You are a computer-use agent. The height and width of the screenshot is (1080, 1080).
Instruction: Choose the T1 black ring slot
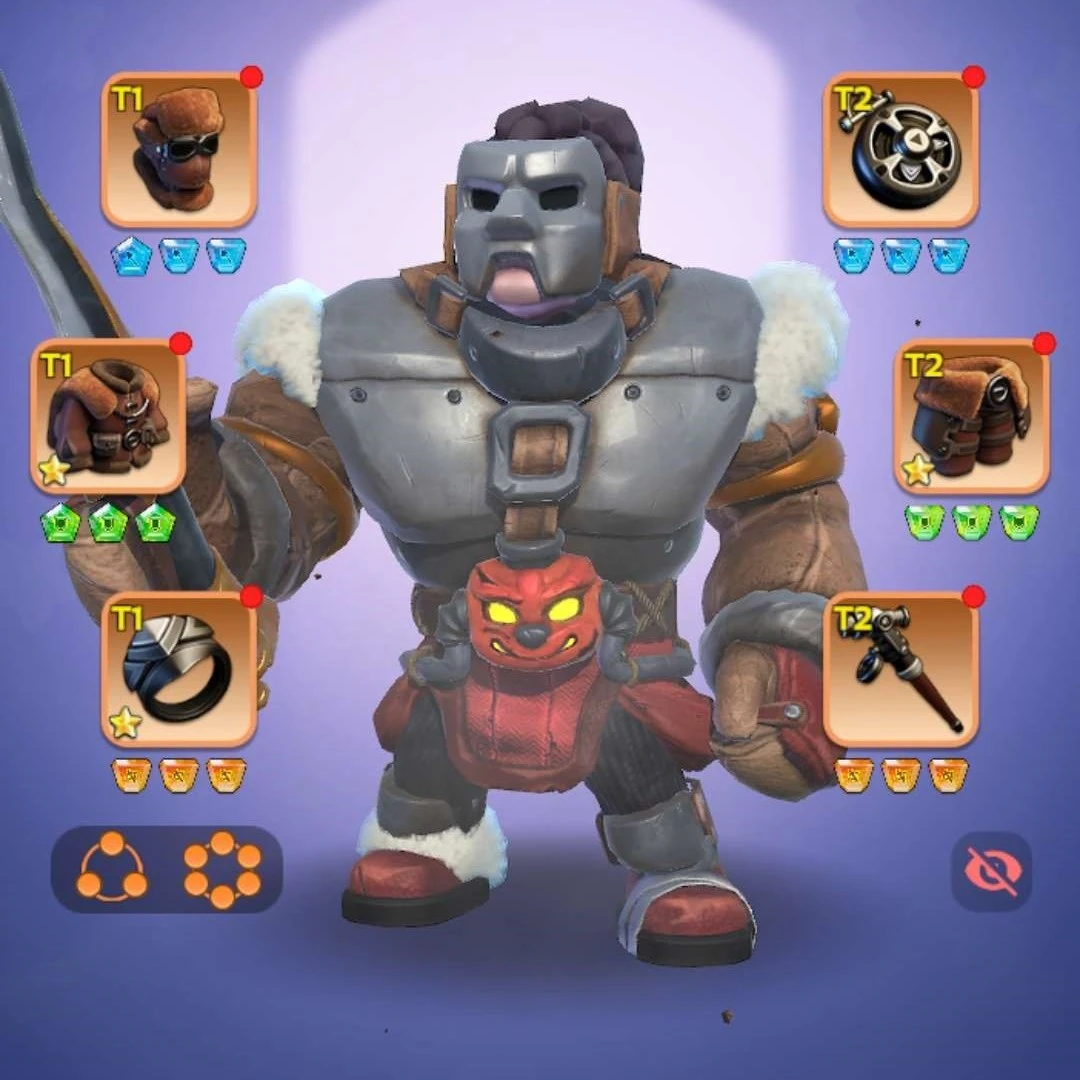pos(179,669)
